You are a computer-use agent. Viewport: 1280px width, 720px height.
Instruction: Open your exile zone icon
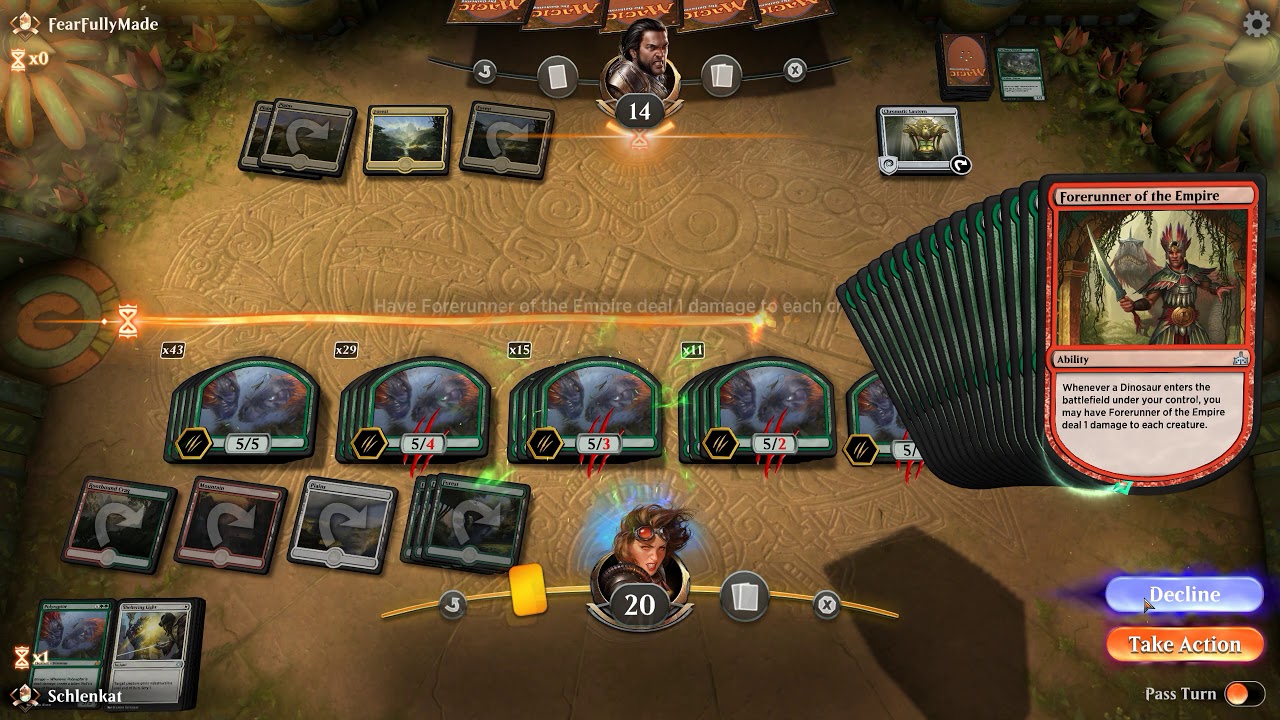[826, 604]
